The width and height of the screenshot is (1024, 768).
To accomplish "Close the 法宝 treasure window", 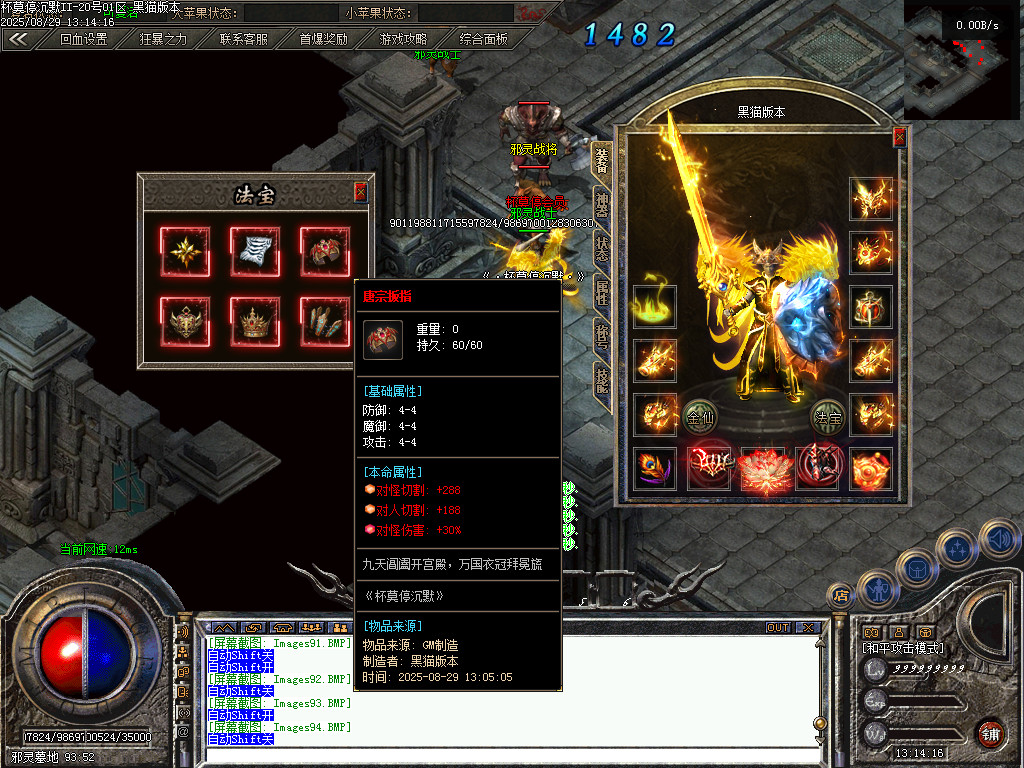I will (361, 192).
